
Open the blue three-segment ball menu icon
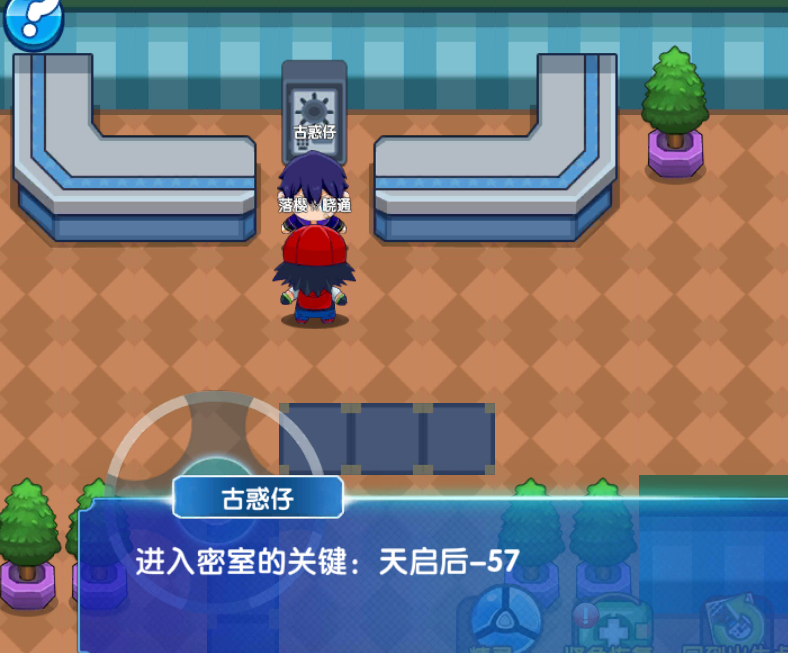(x=506, y=618)
